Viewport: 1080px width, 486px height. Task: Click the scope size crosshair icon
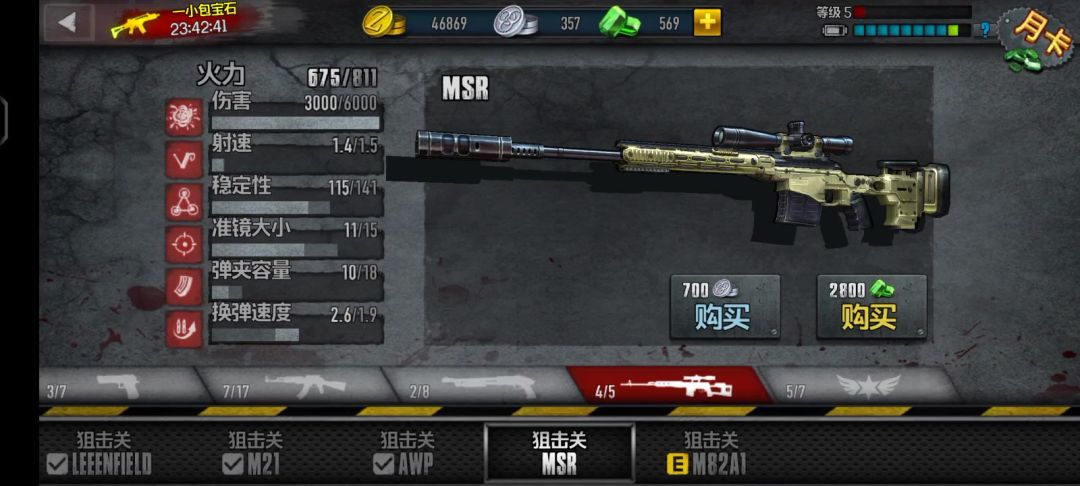(184, 243)
